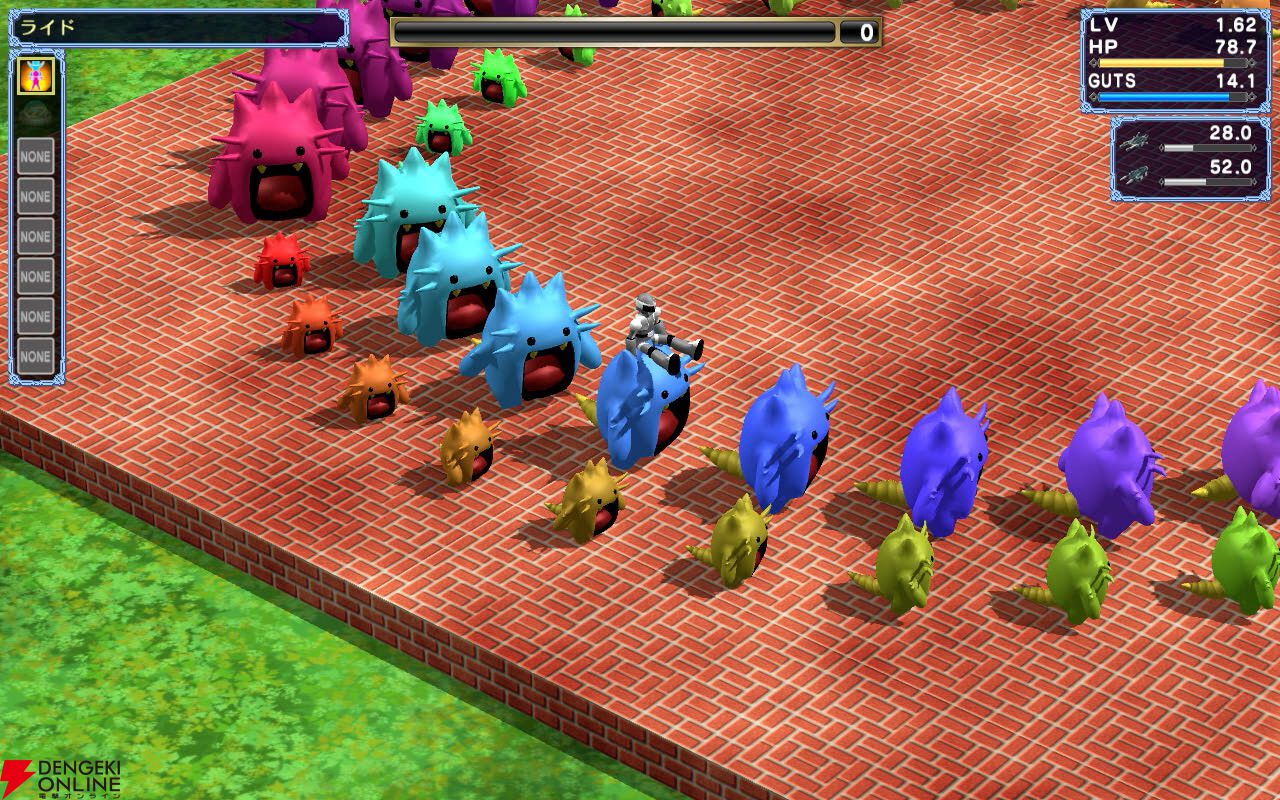Click the topmost NONE slot in the sidebar
1280x800 pixels.
[35, 155]
